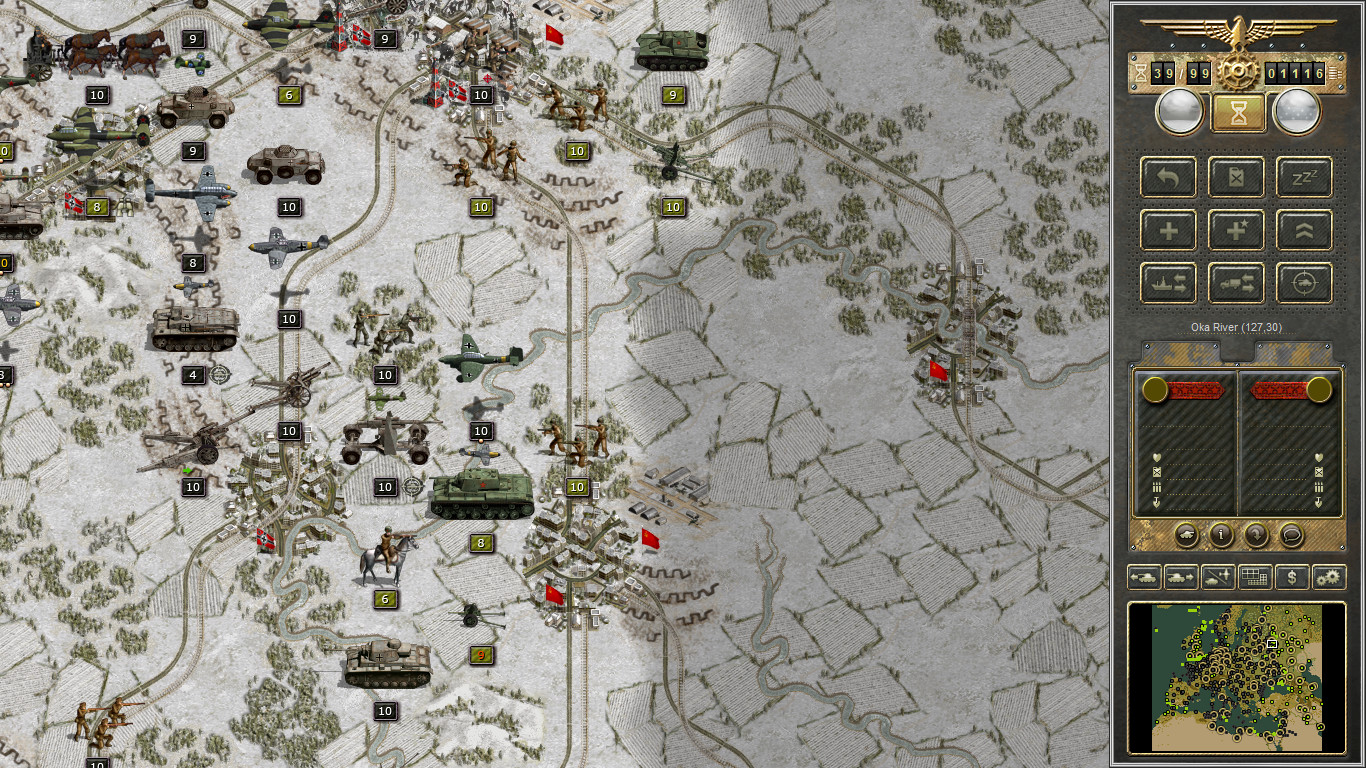Switch between air and ground unit layers
Viewport: 1366px width, 768px height.
[1219, 577]
